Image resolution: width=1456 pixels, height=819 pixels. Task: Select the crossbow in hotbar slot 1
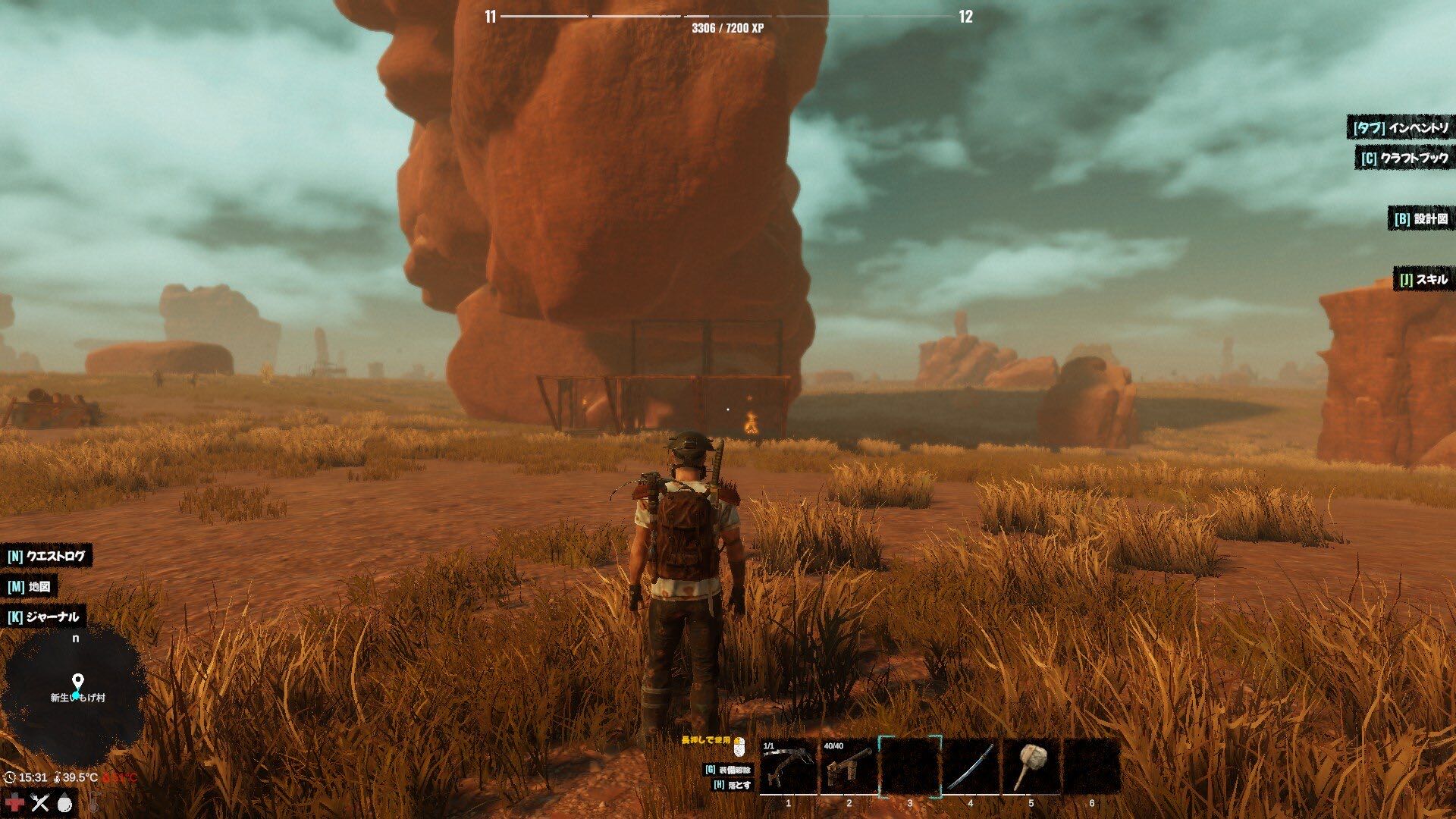coord(788,767)
